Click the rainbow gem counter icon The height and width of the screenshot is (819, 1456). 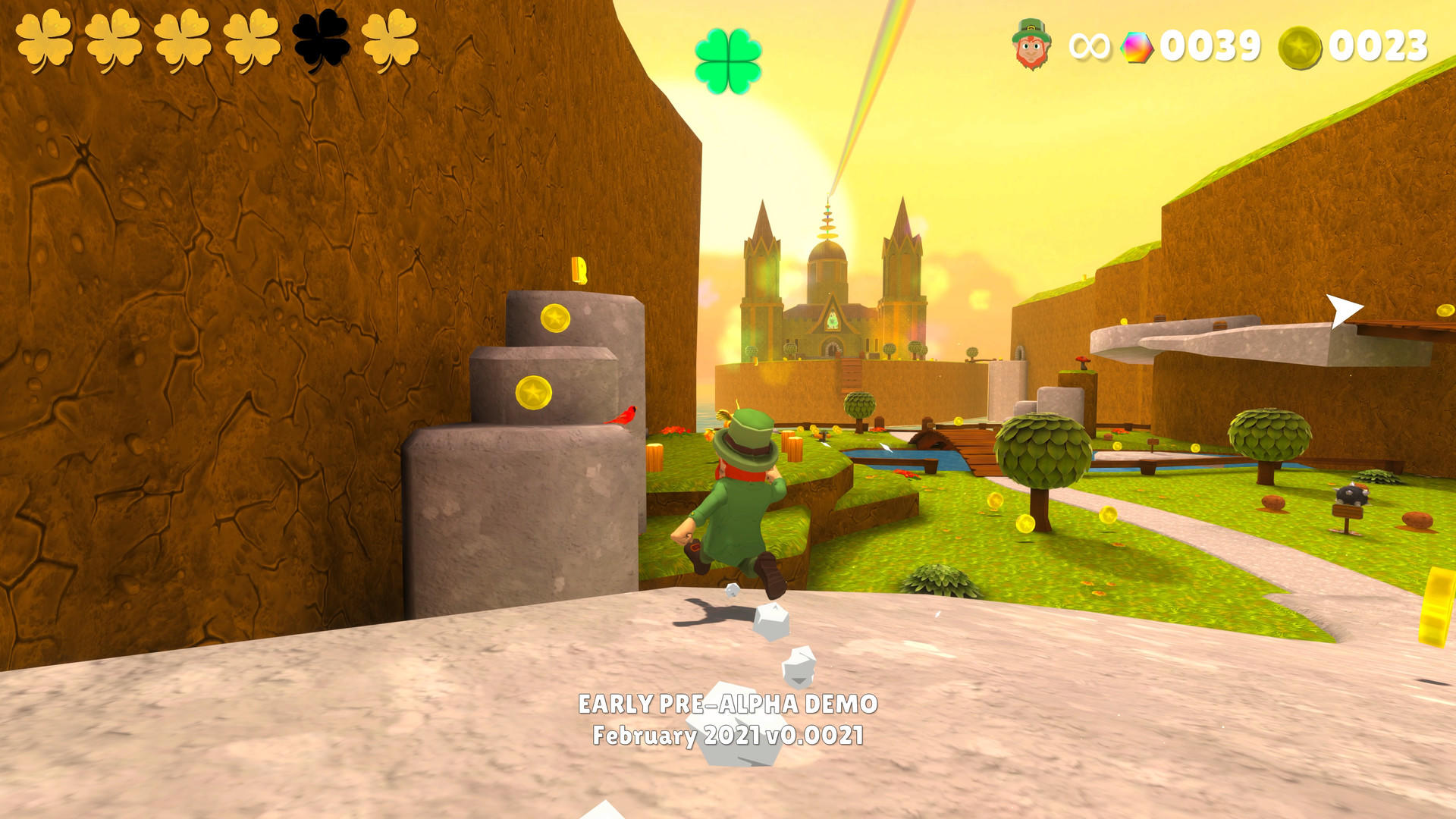pyautogui.click(x=1136, y=47)
